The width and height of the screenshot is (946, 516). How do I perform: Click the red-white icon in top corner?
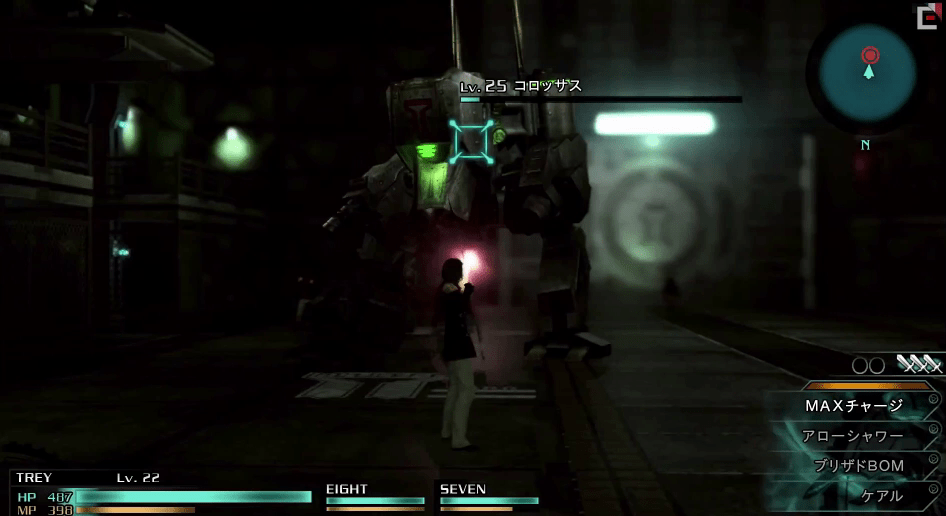[927, 17]
